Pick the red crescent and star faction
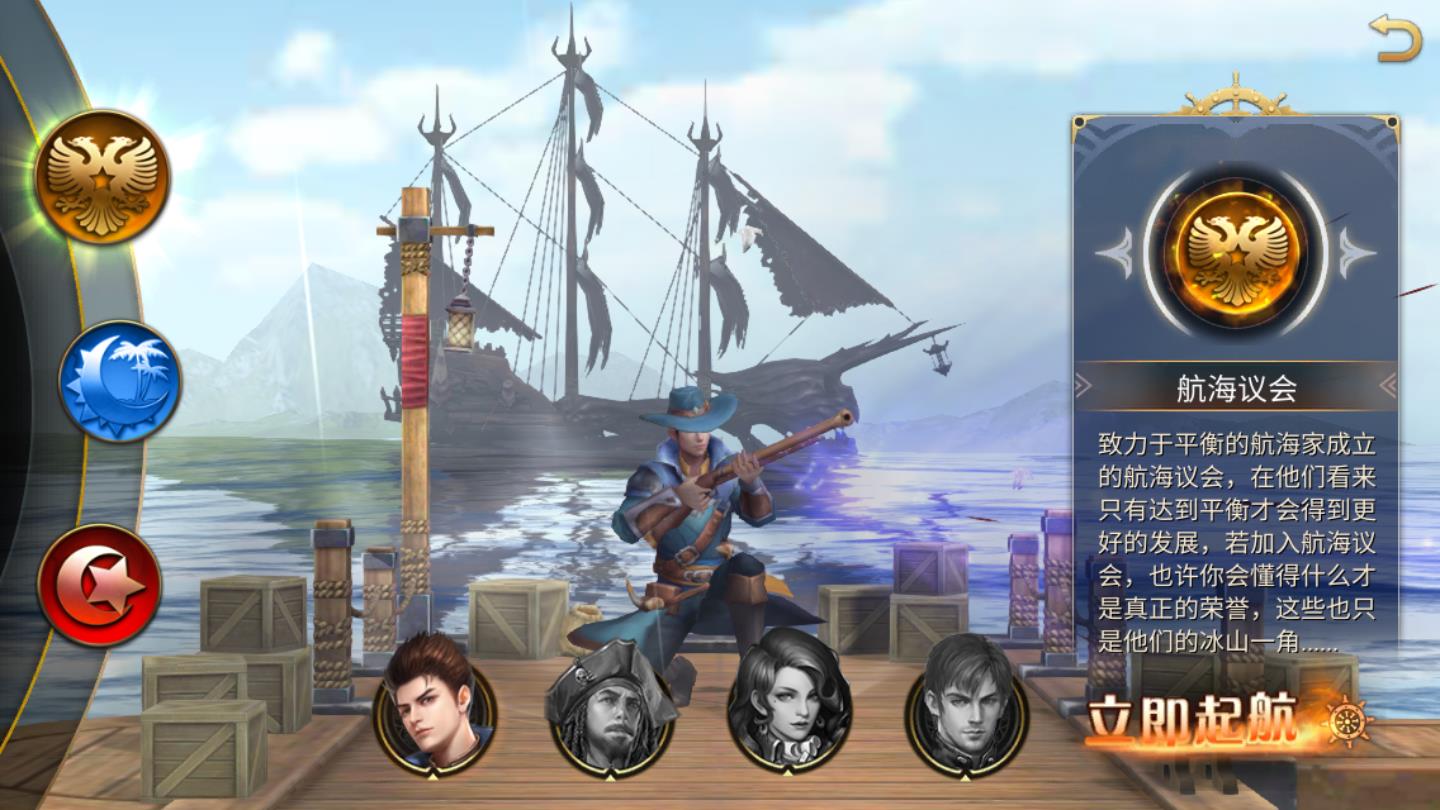Image resolution: width=1440 pixels, height=810 pixels. coord(100,585)
